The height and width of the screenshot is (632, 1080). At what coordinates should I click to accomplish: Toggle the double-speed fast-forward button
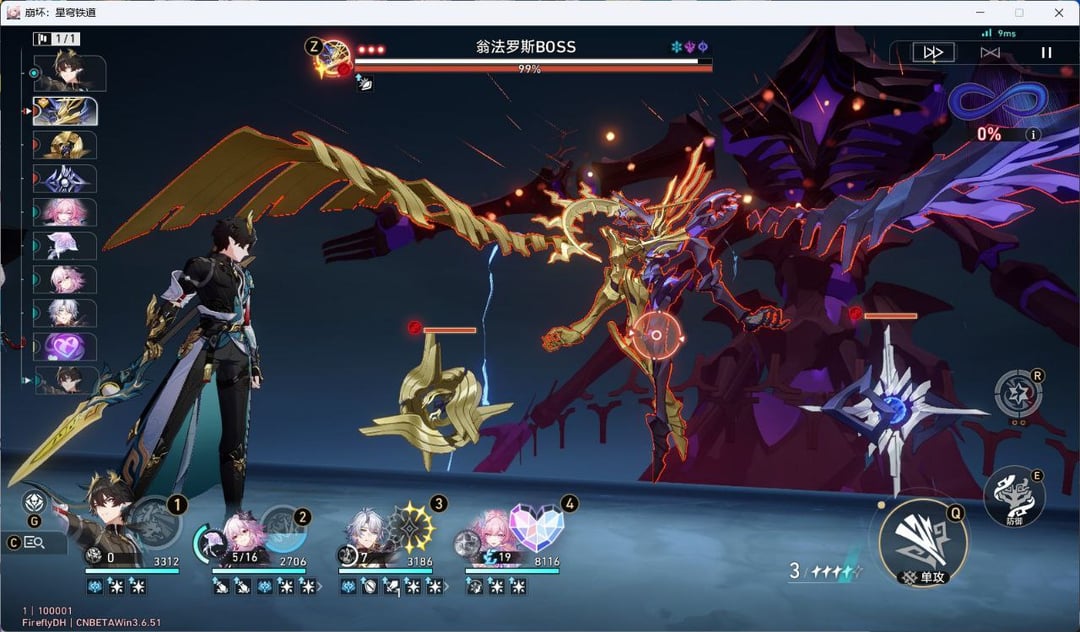tap(933, 52)
